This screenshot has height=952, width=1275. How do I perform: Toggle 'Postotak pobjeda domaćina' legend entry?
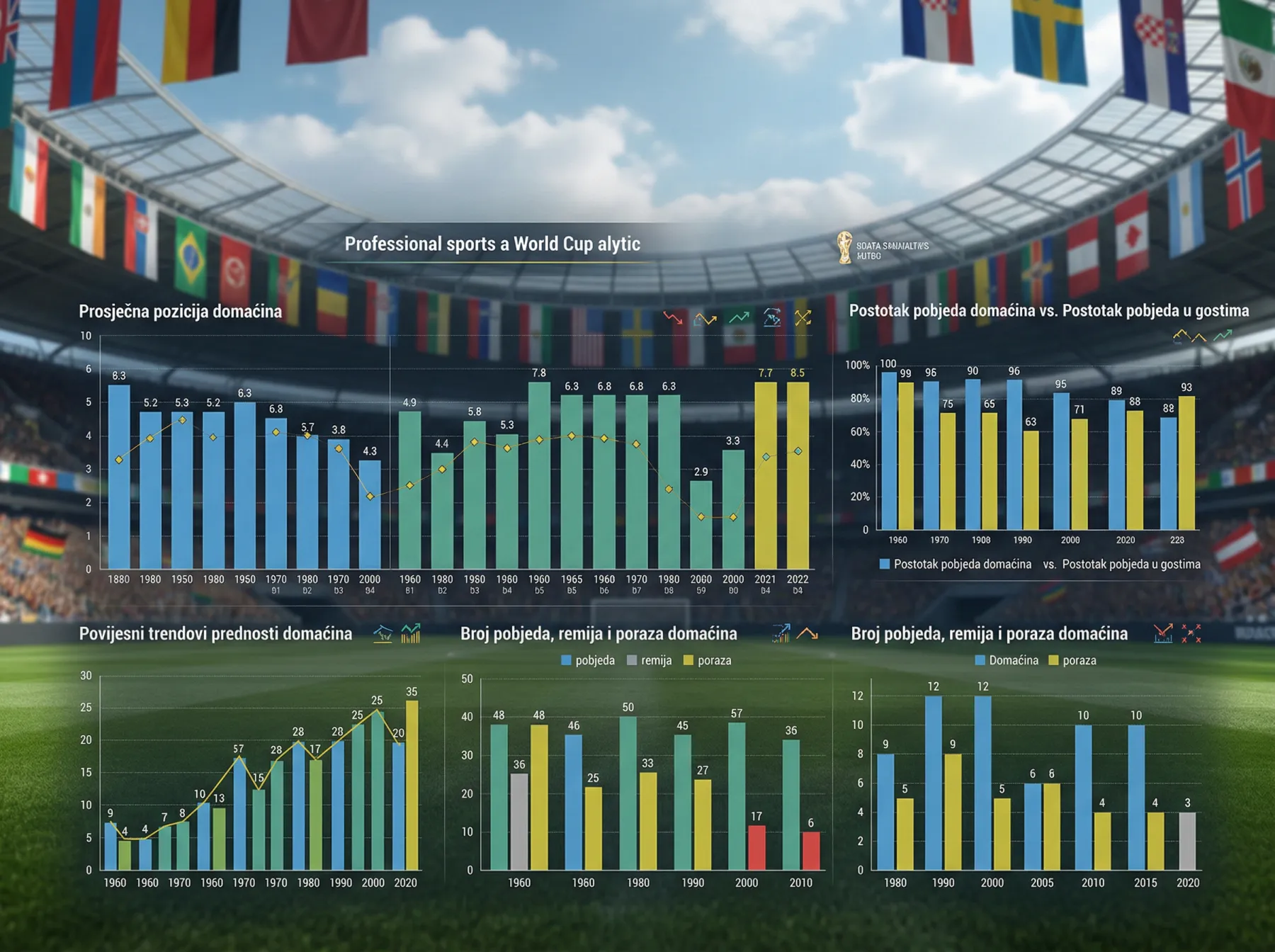point(955,565)
